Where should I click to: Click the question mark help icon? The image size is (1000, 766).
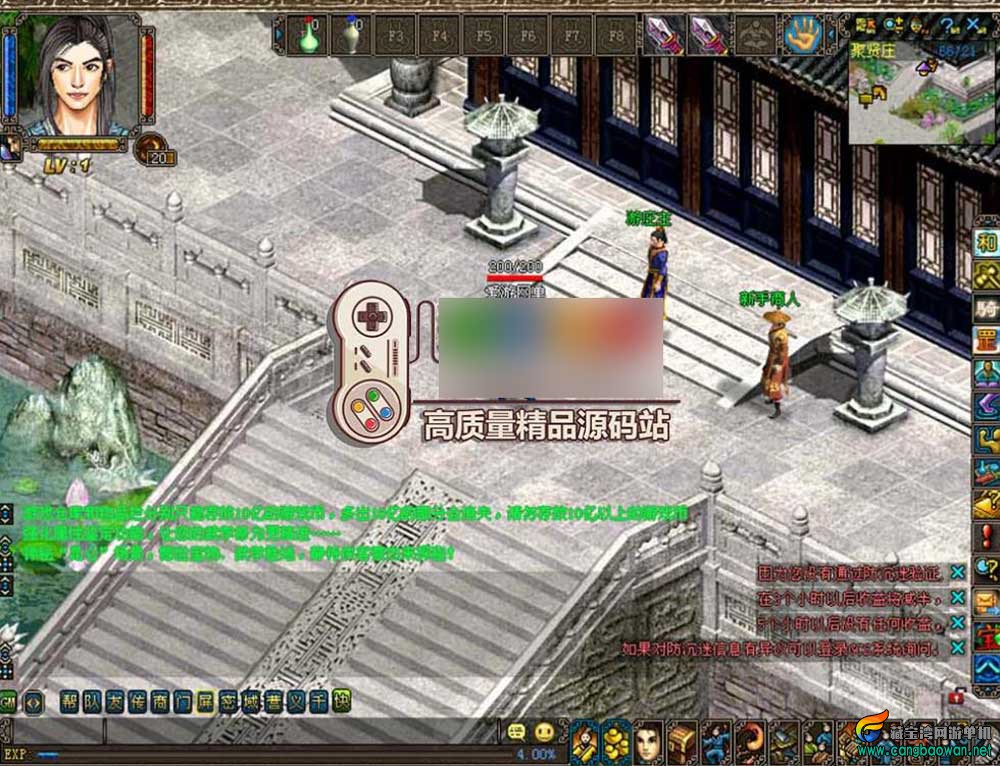click(x=945, y=25)
